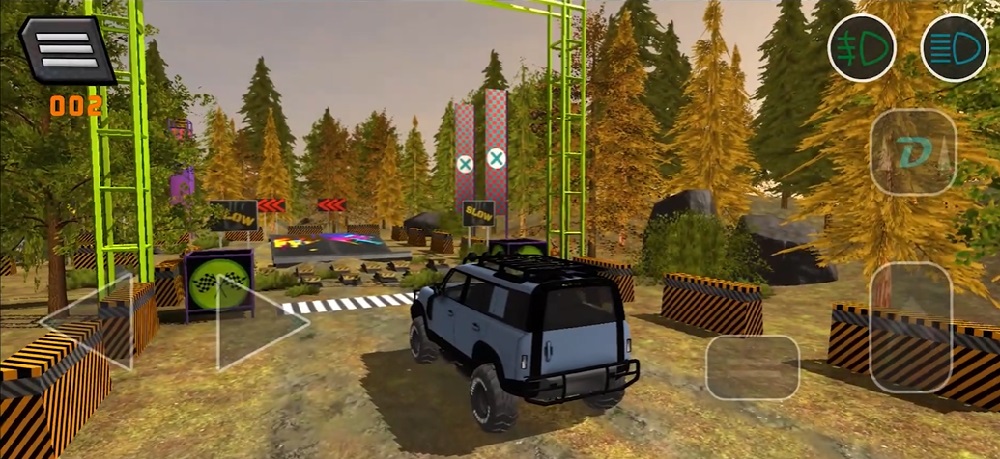The width and height of the screenshot is (1000, 459).
Task: Toggle the green low beam headlights
Action: point(861,47)
